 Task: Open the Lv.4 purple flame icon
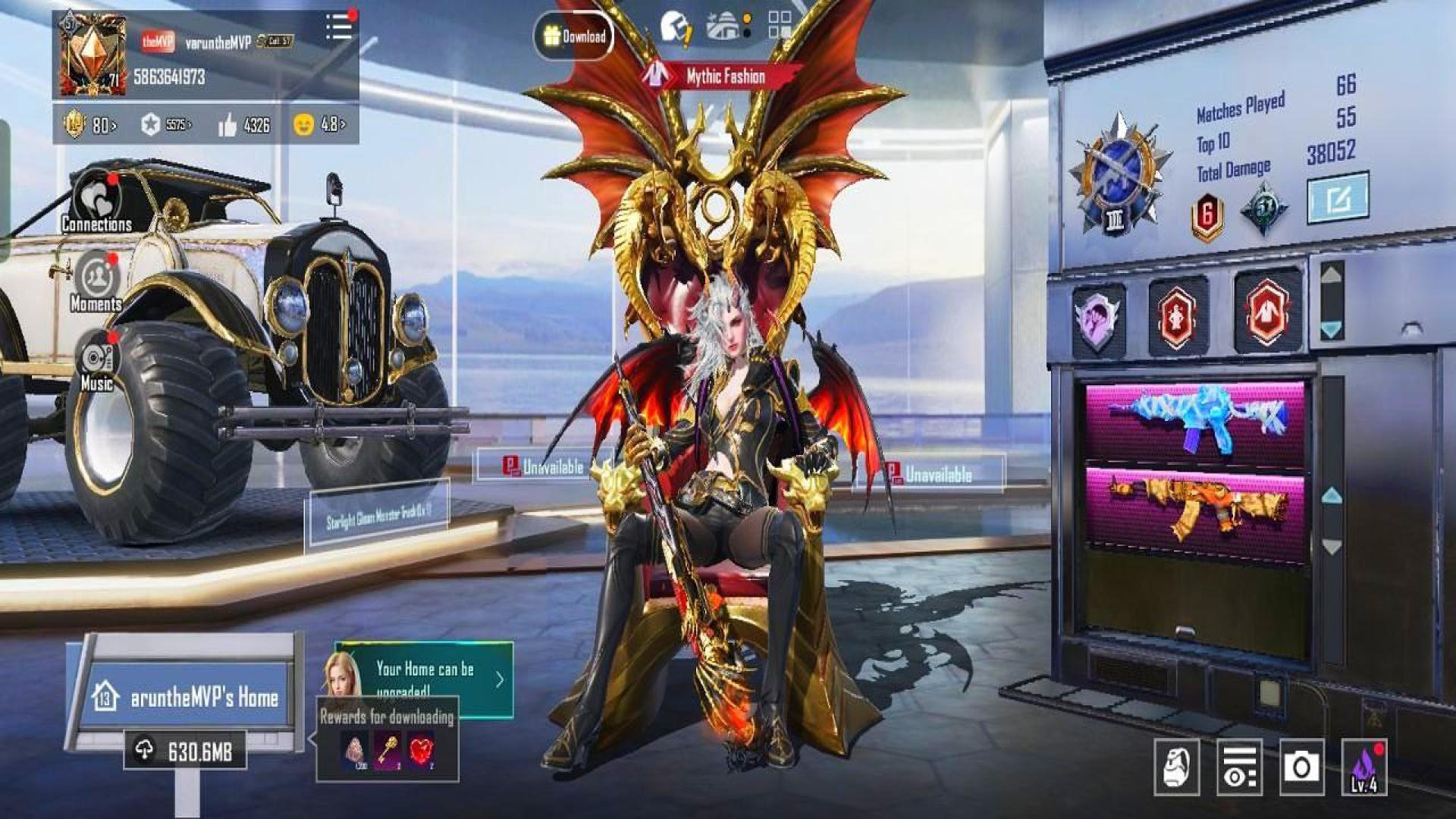(1363, 767)
